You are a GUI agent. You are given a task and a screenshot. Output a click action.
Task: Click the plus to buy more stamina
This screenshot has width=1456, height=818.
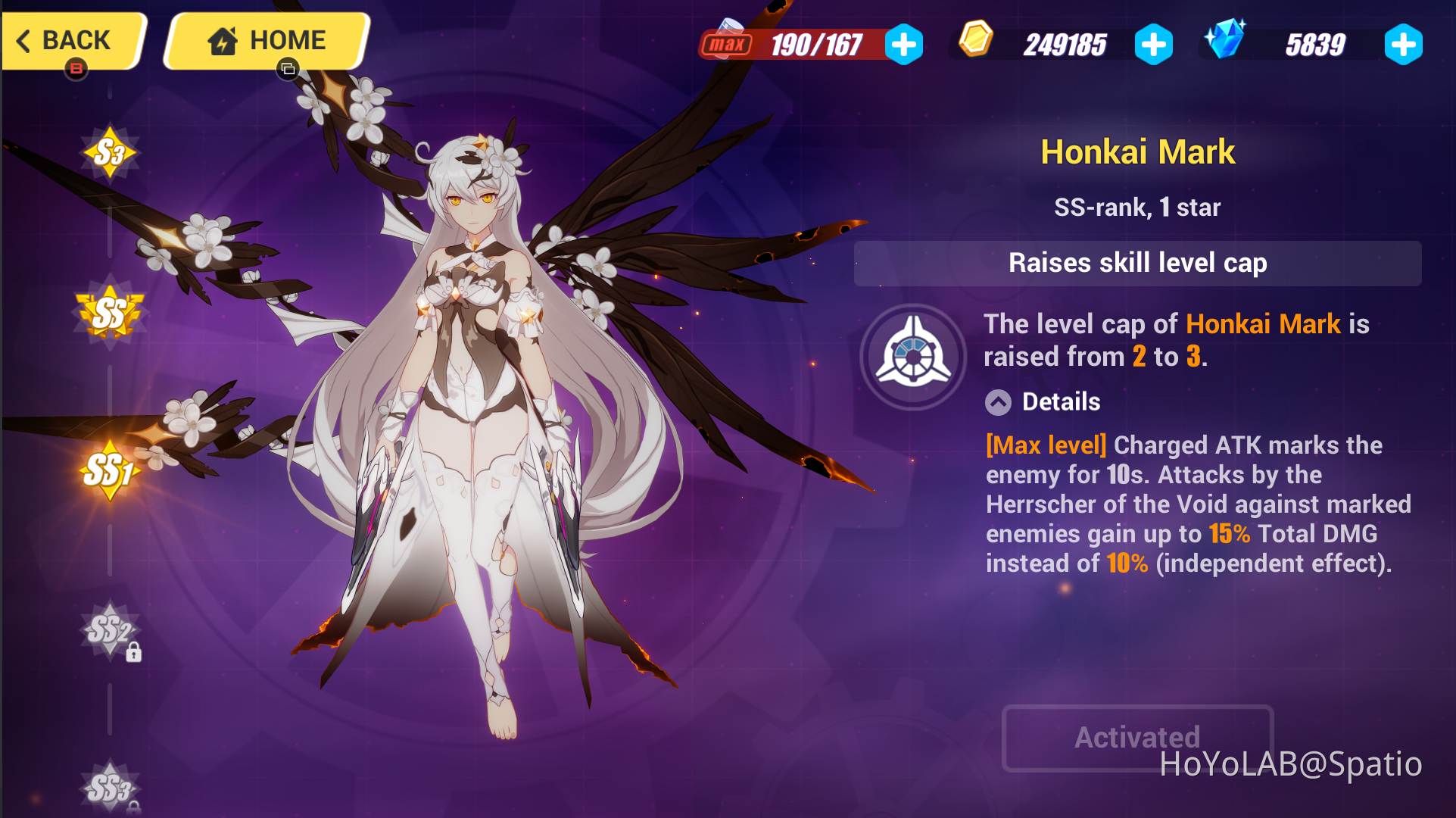[904, 44]
